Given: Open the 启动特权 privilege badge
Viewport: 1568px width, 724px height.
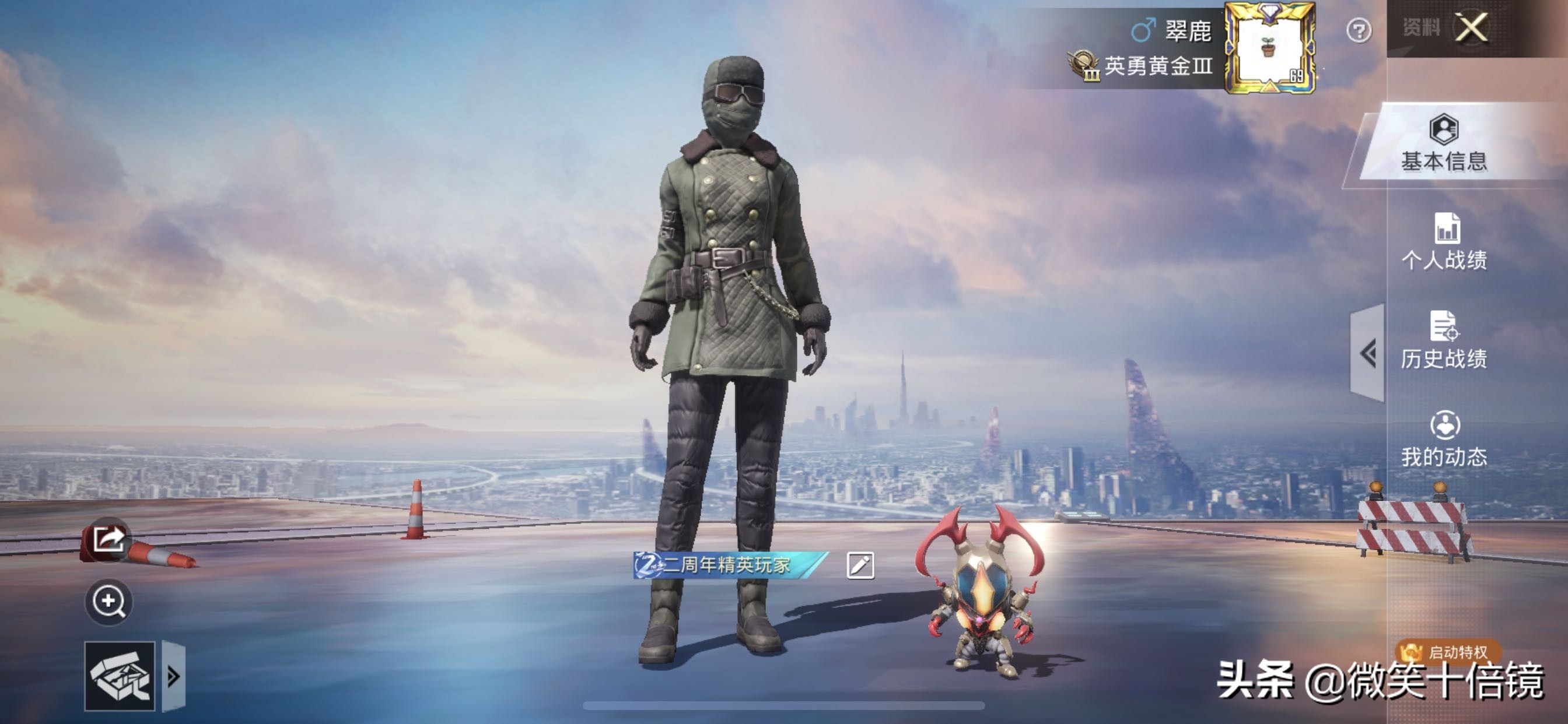Looking at the screenshot, I should point(1448,652).
